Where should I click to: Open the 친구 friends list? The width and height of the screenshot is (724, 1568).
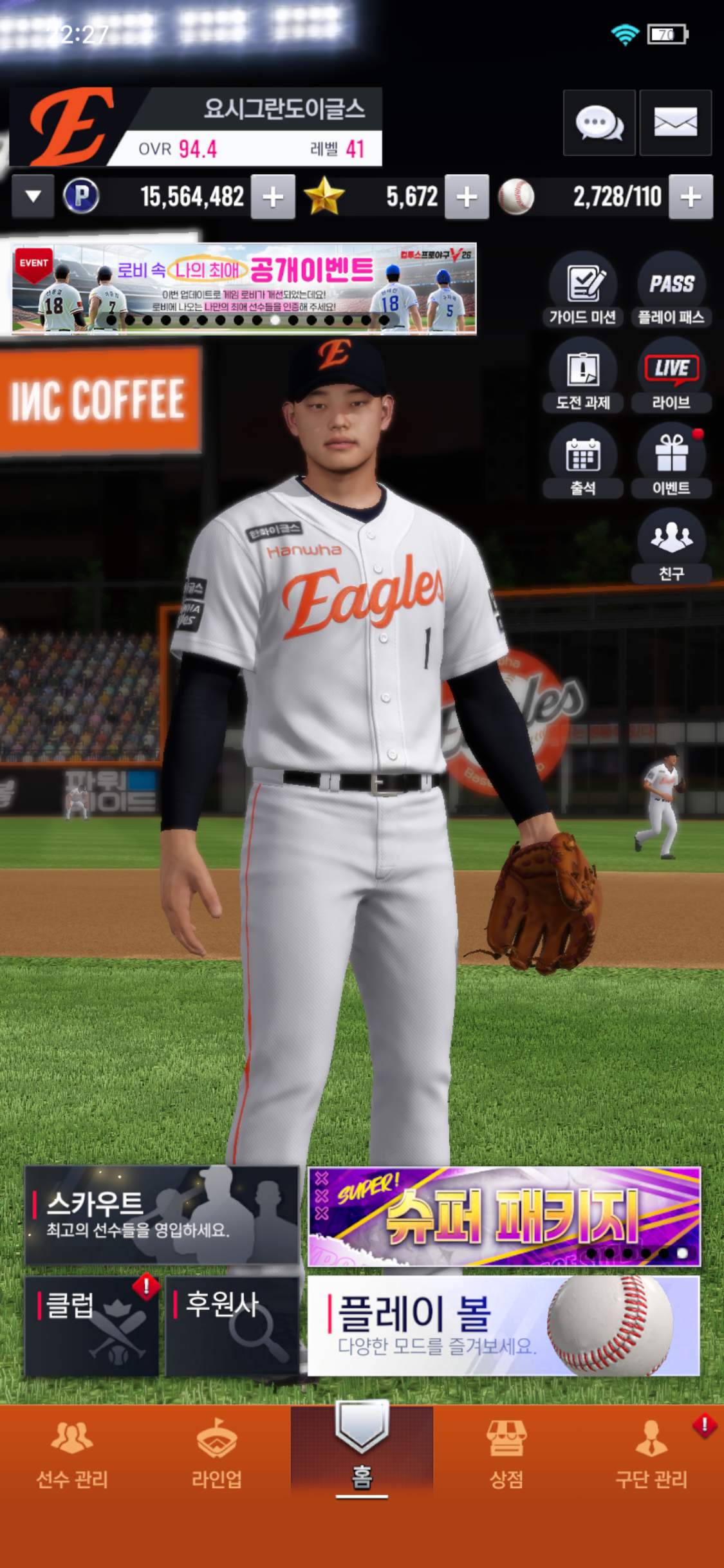[x=671, y=546]
